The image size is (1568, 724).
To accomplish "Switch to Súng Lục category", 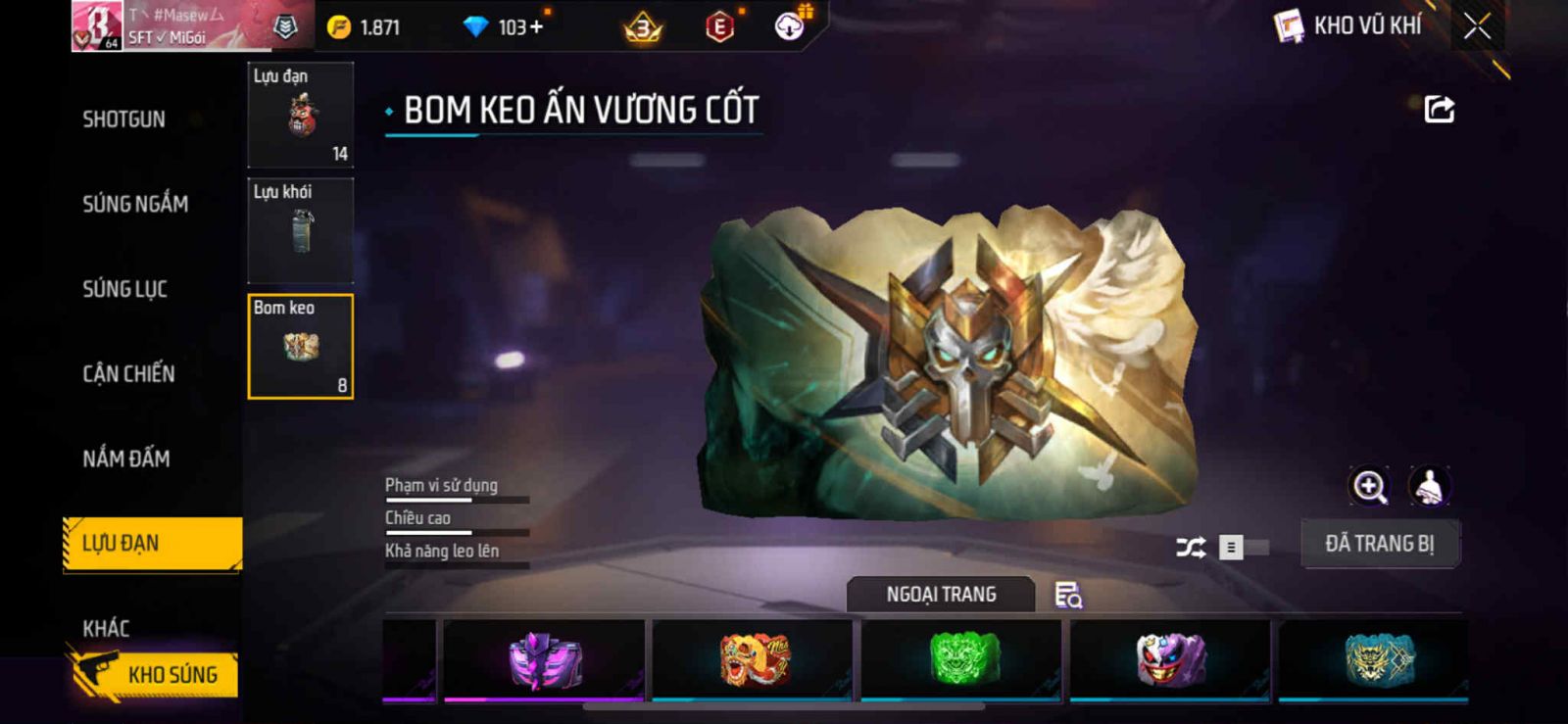I will coord(125,289).
